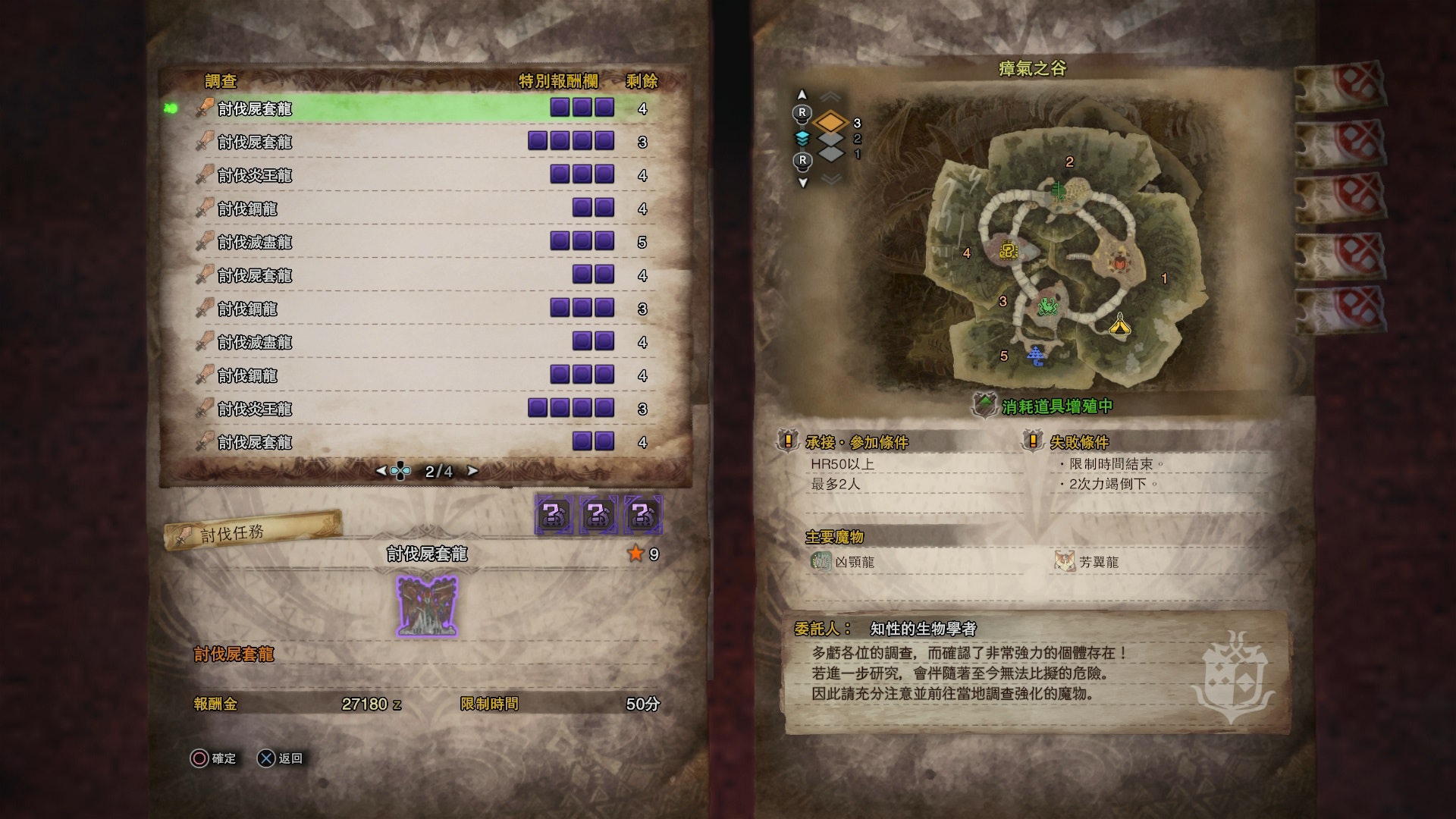
Task: Switch map to the highlighted level 3 layer
Action: (x=832, y=122)
